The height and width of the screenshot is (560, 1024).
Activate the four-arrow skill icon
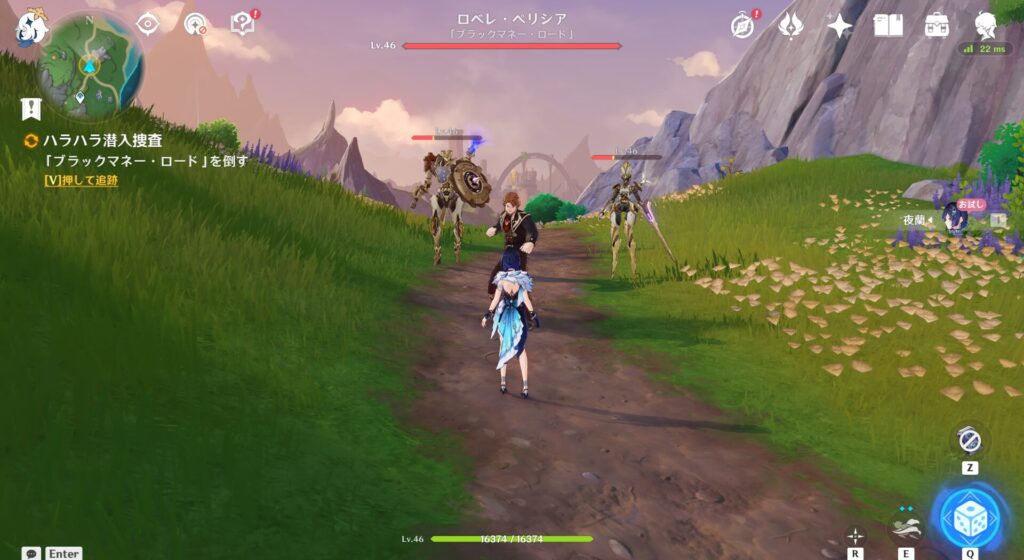click(855, 536)
